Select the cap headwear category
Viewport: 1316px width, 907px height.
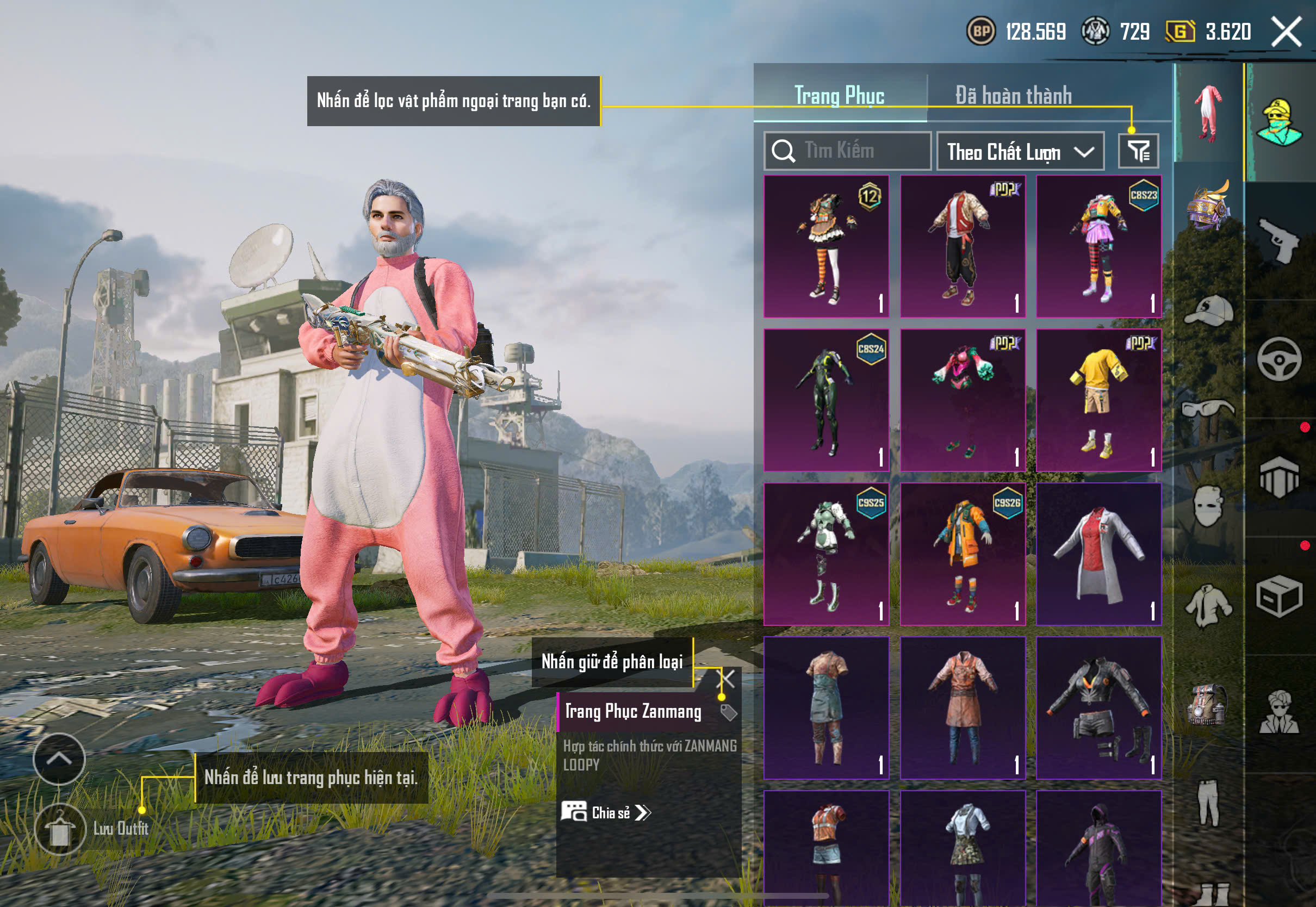(1209, 310)
